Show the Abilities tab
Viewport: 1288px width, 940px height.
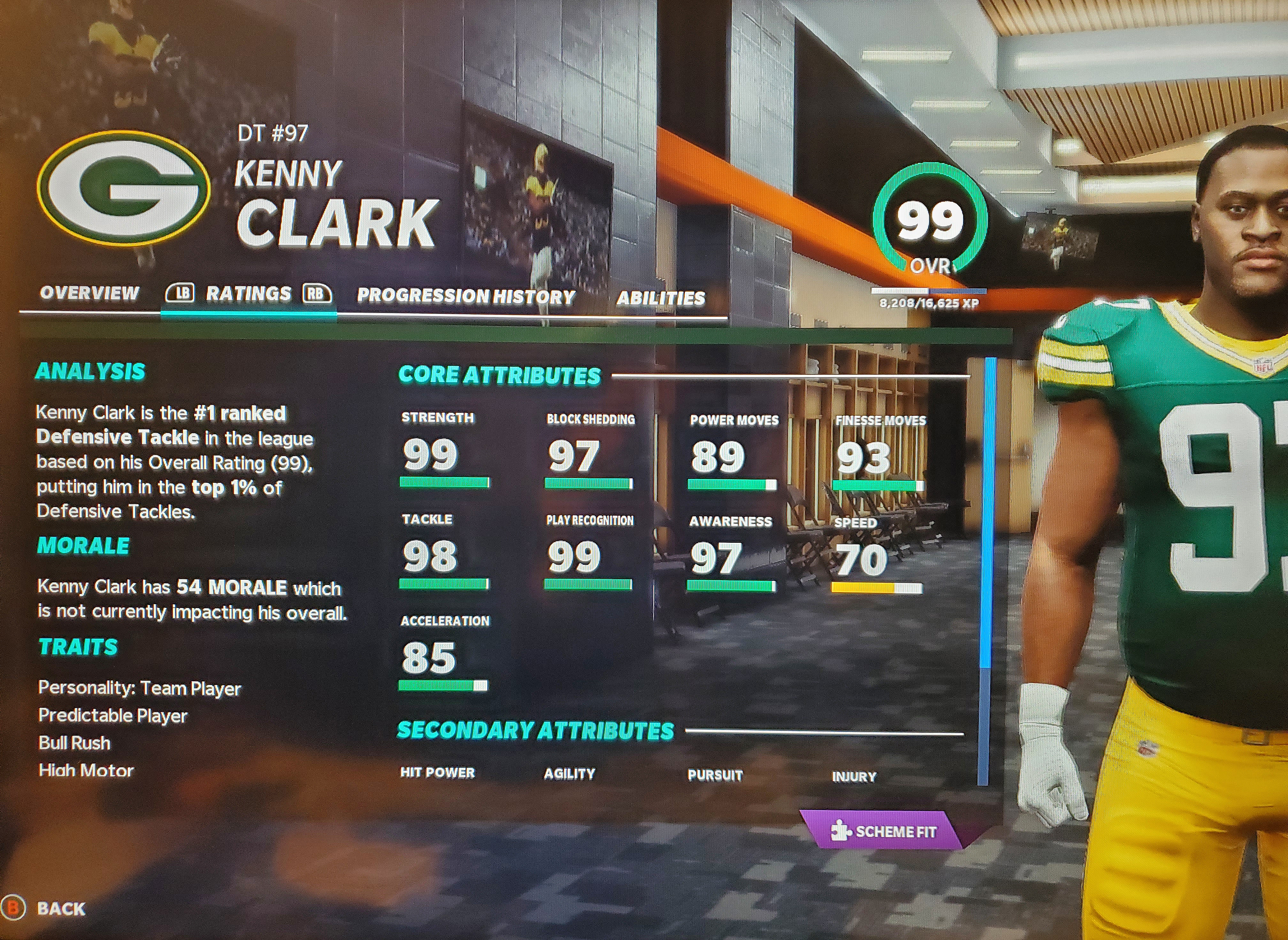(660, 298)
